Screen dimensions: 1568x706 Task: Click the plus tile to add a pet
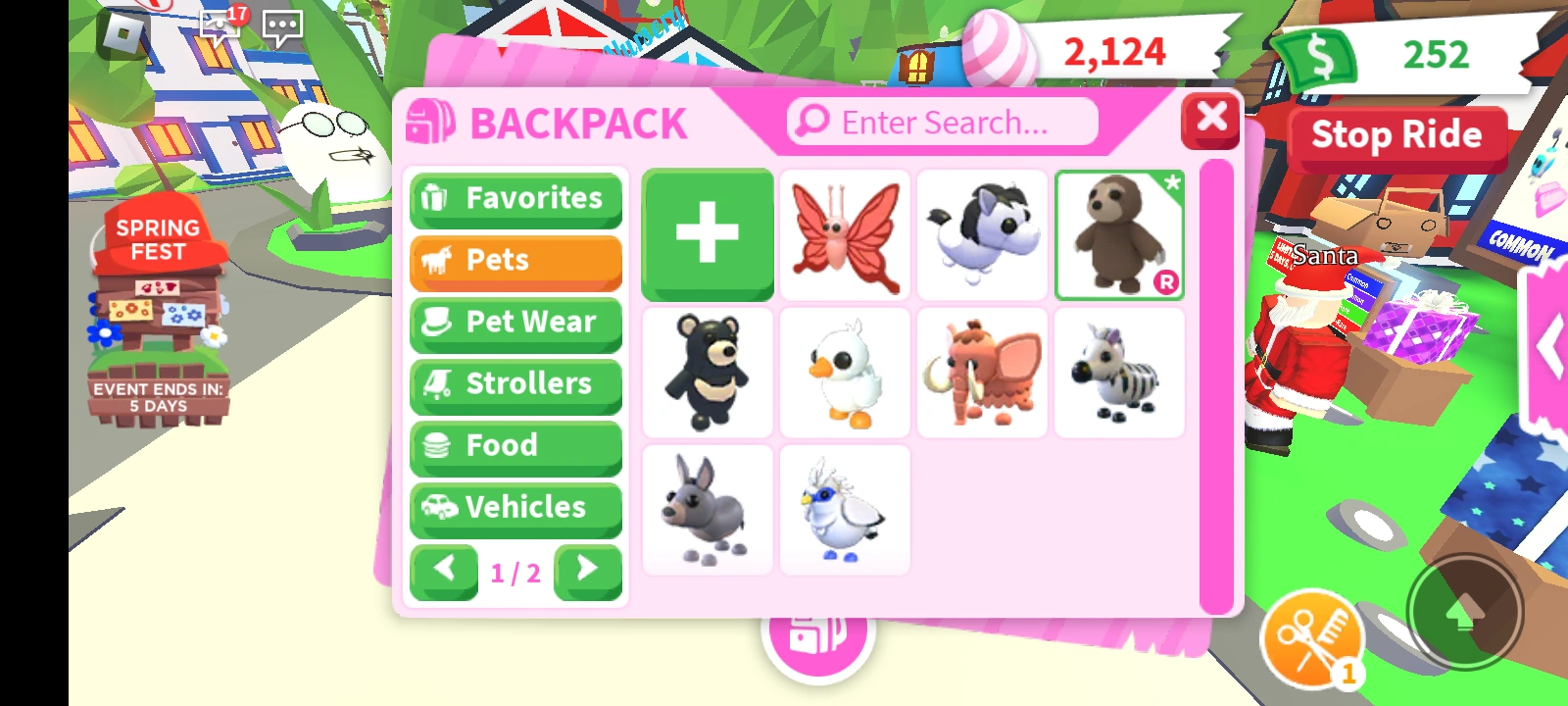click(708, 232)
